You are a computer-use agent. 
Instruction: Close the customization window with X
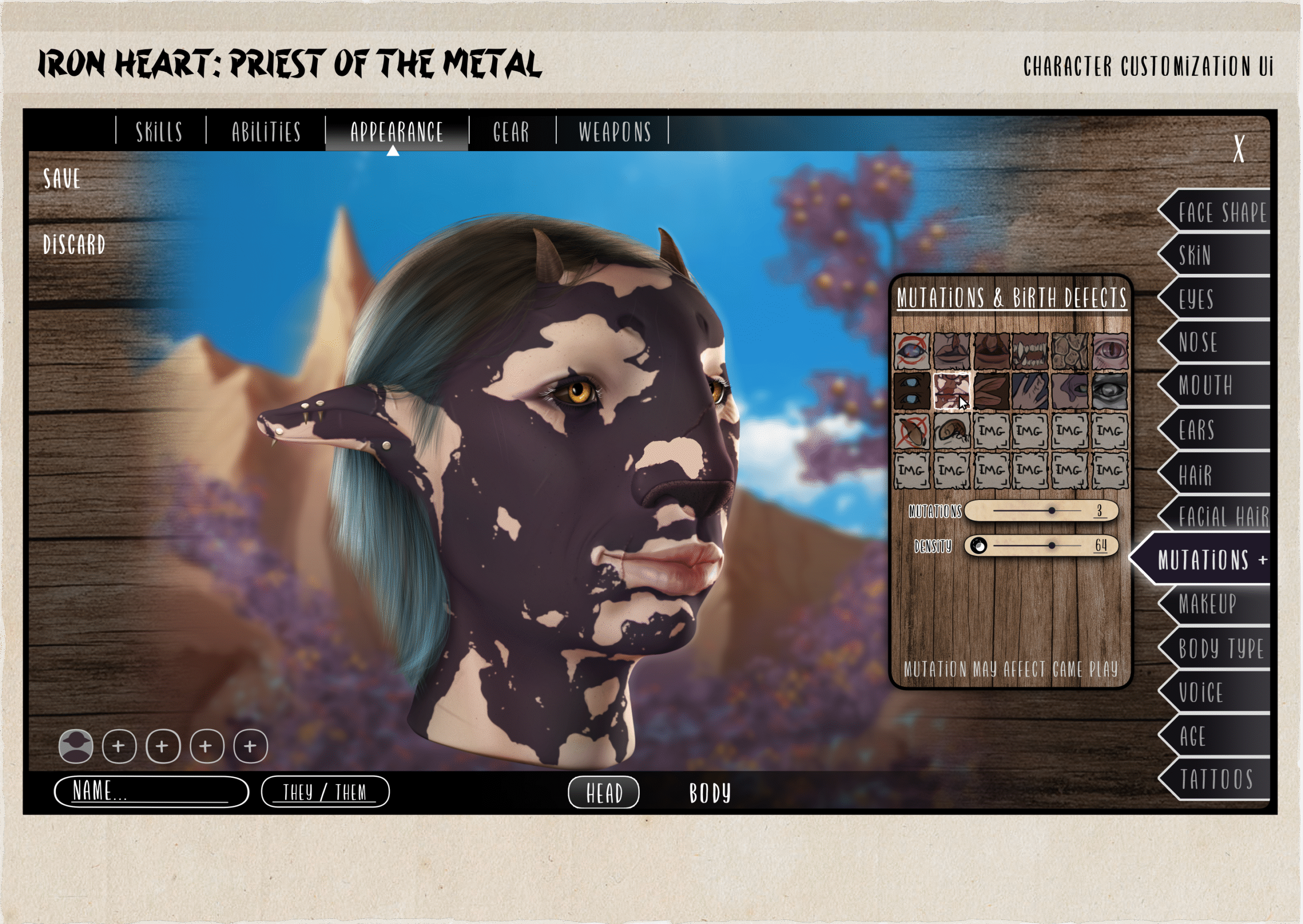click(x=1239, y=149)
